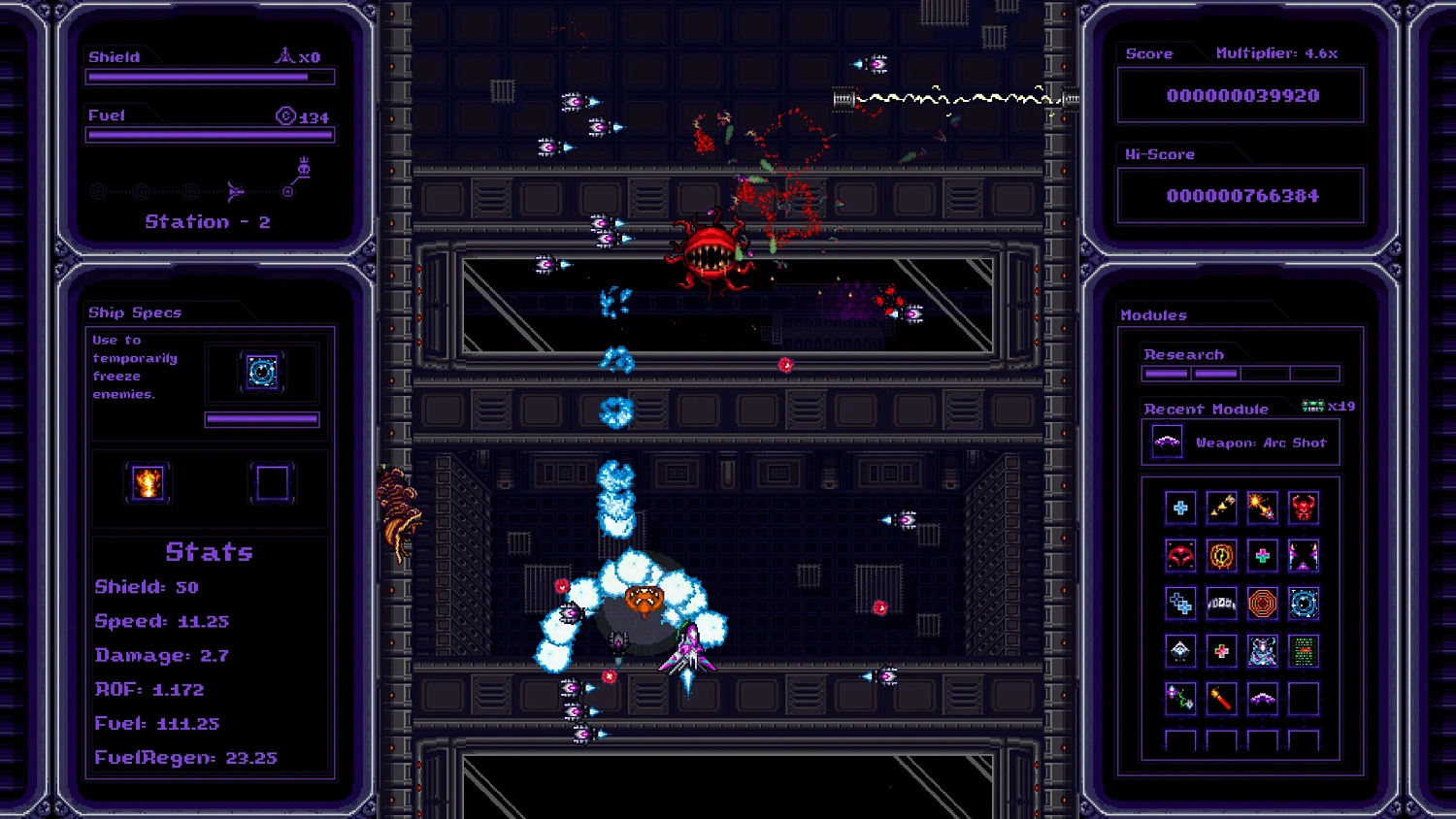Select the flame icon in Ship Specs
1456x819 pixels.
point(148,482)
